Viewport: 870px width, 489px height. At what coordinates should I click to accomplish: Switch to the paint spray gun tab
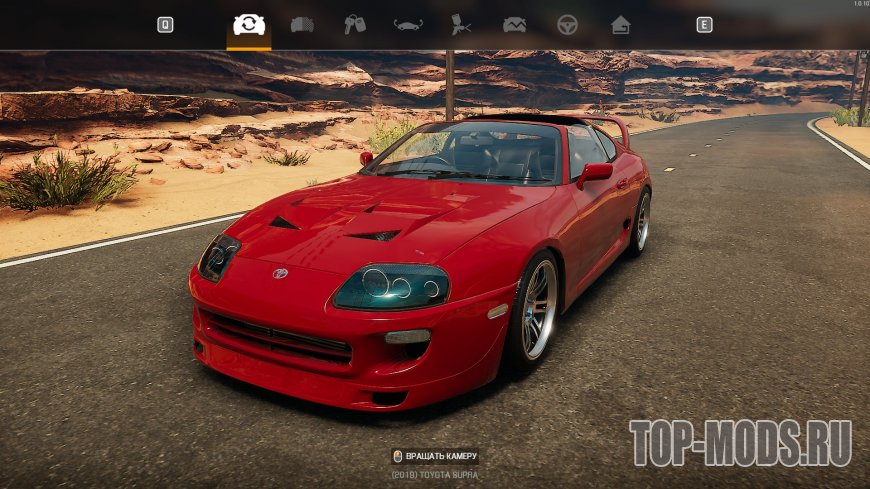[461, 25]
